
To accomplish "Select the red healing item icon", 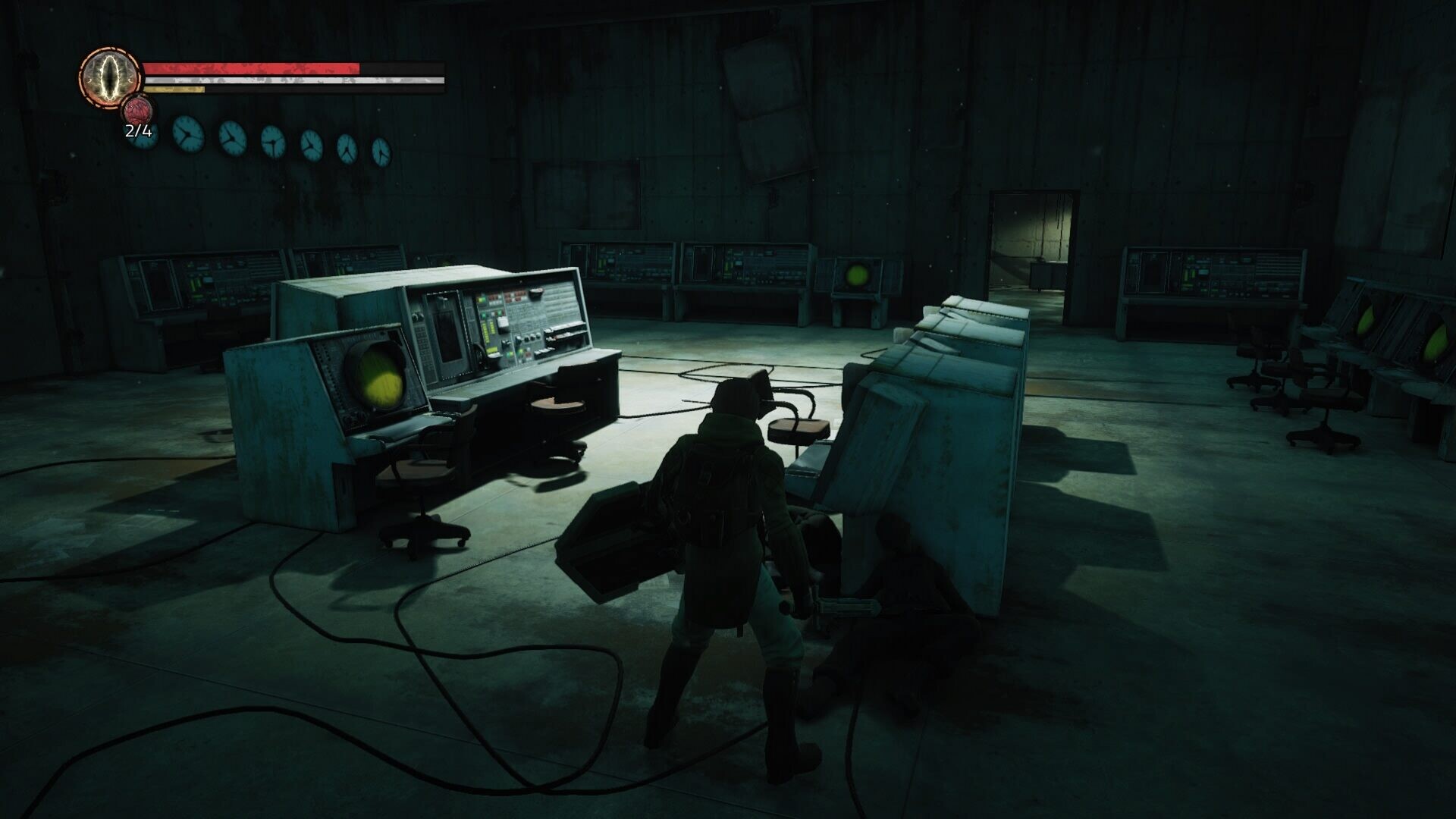I will pos(138,111).
